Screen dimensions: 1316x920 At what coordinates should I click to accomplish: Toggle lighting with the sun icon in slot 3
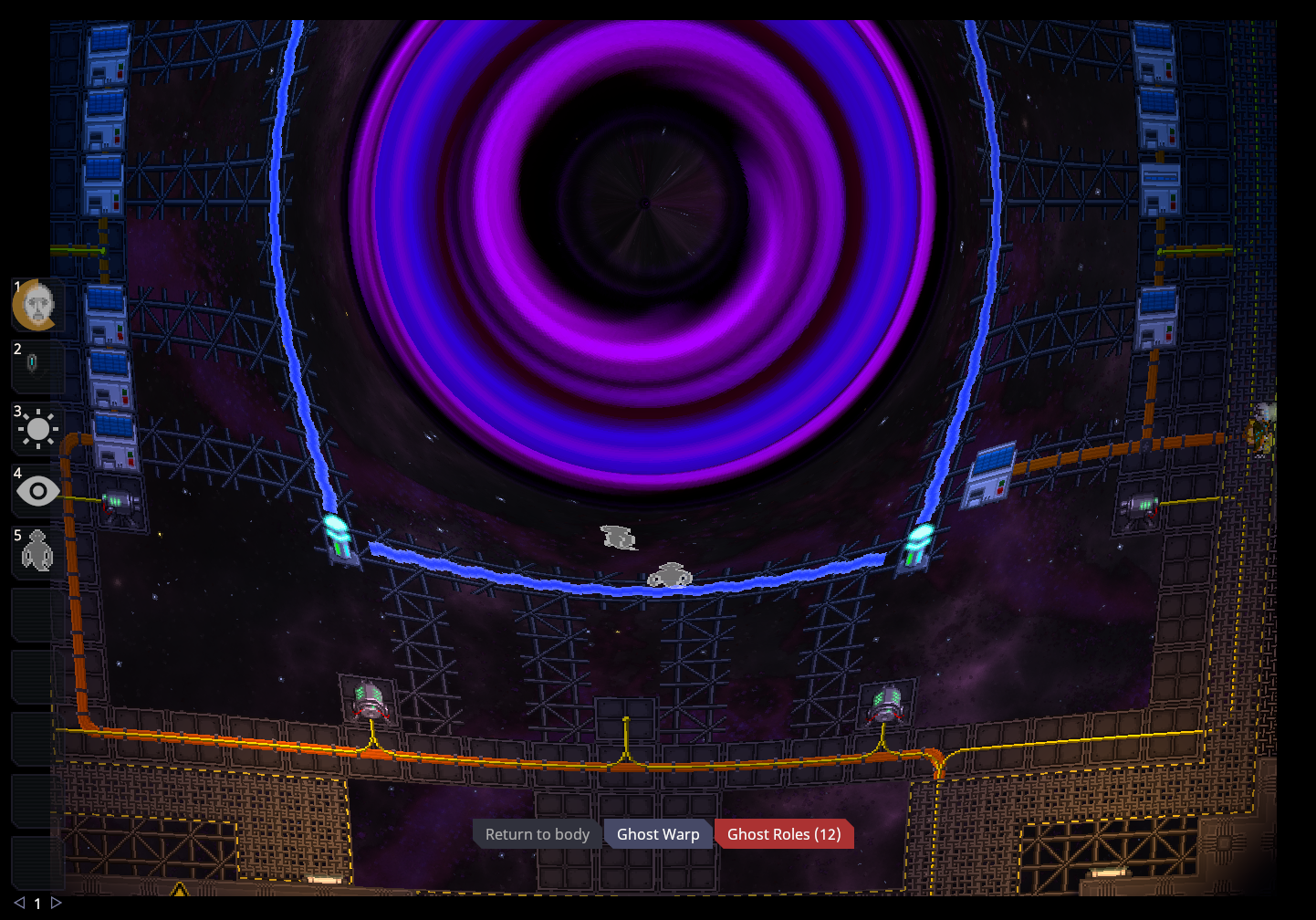click(37, 429)
